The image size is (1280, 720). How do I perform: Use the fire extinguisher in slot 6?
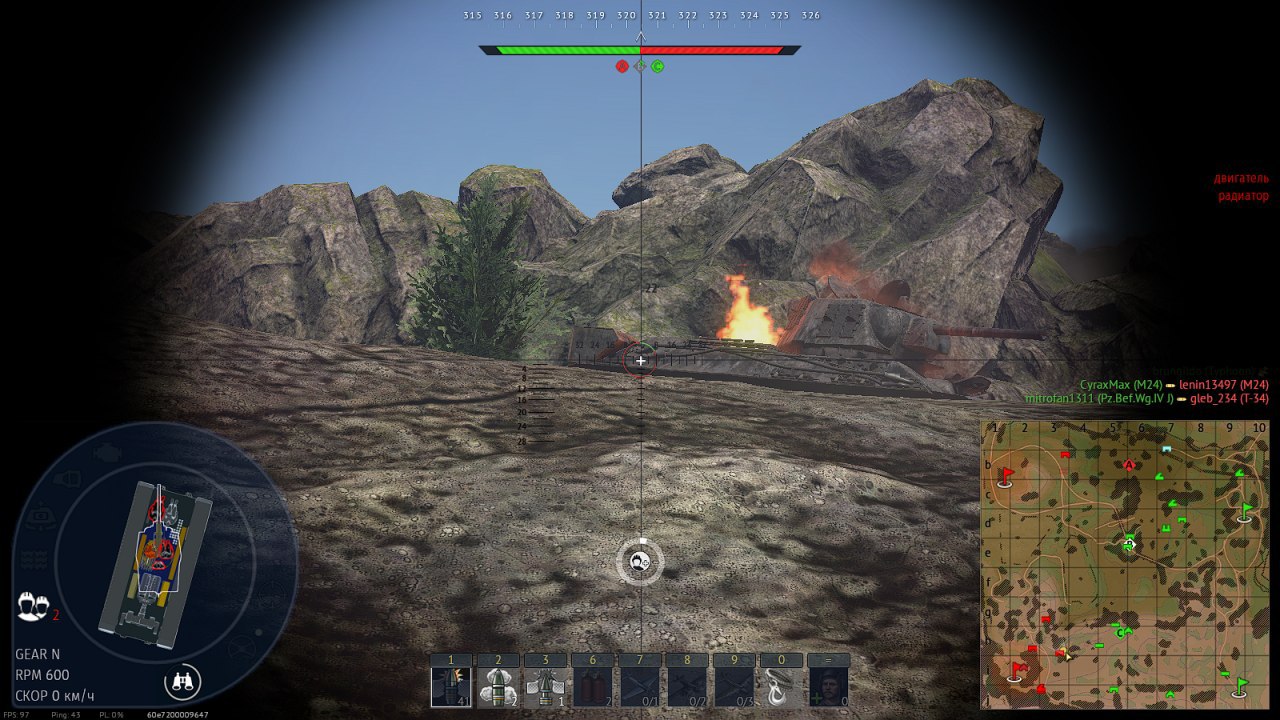coord(592,687)
